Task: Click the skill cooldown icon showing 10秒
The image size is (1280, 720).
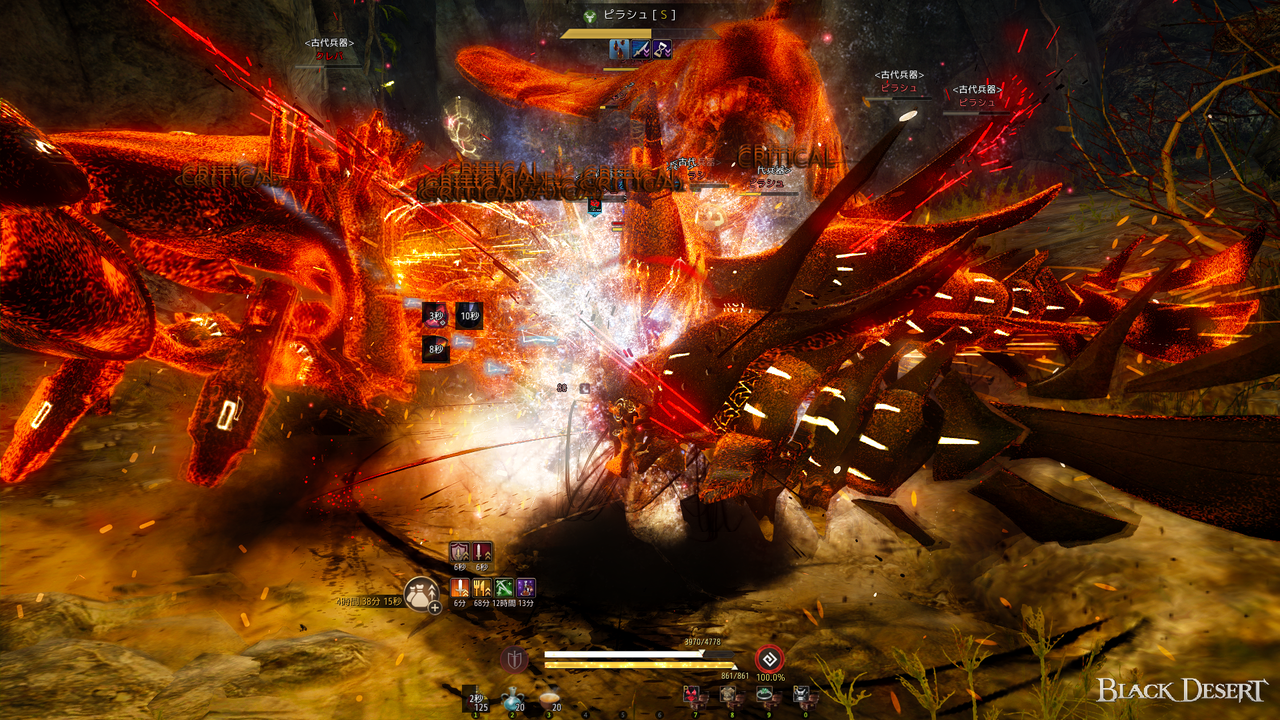Action: 469,315
